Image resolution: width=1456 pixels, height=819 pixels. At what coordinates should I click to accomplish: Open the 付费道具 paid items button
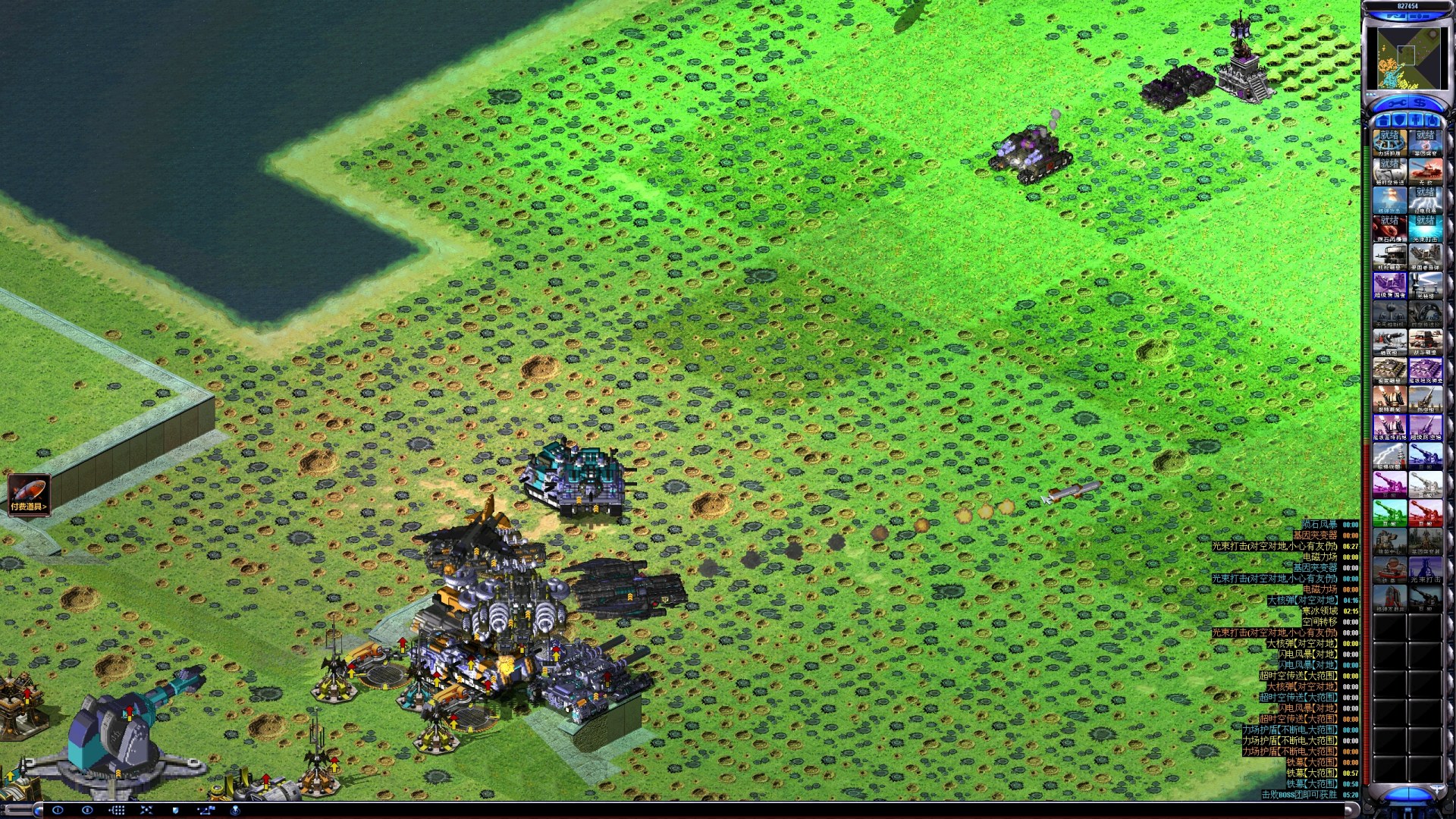click(x=29, y=494)
